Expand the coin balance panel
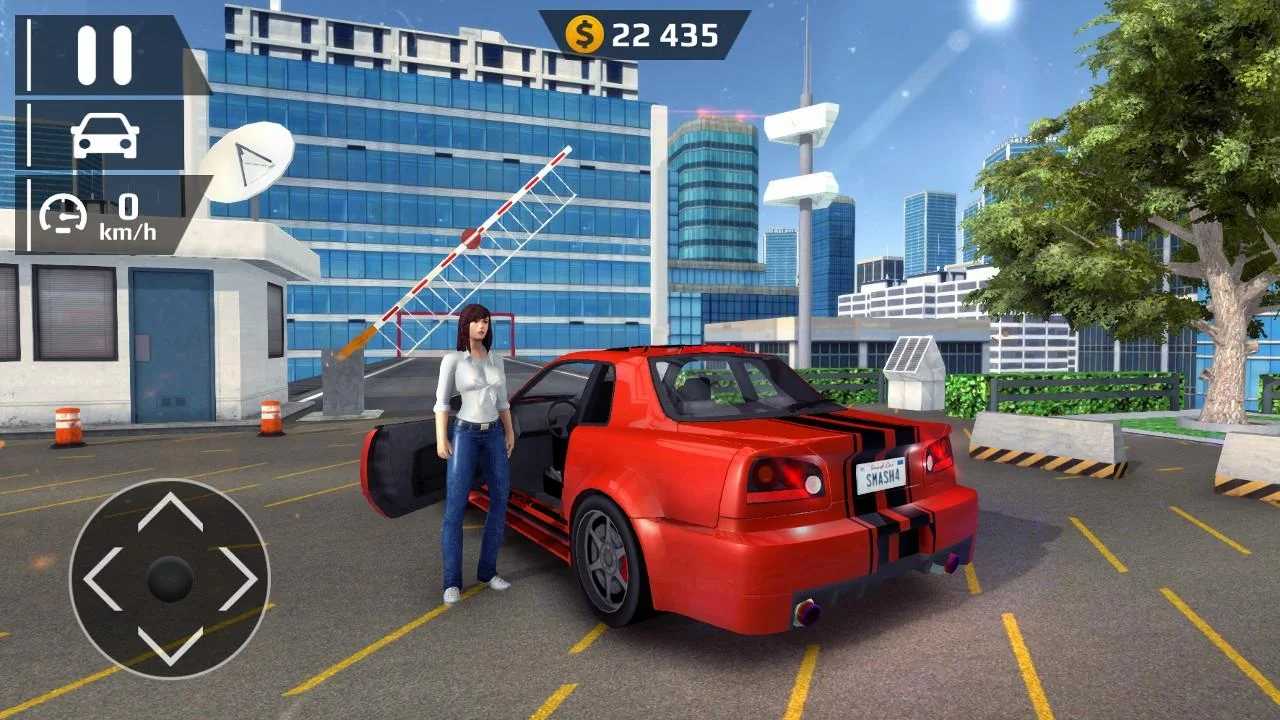Screen dimensions: 1280x720 coord(640,32)
